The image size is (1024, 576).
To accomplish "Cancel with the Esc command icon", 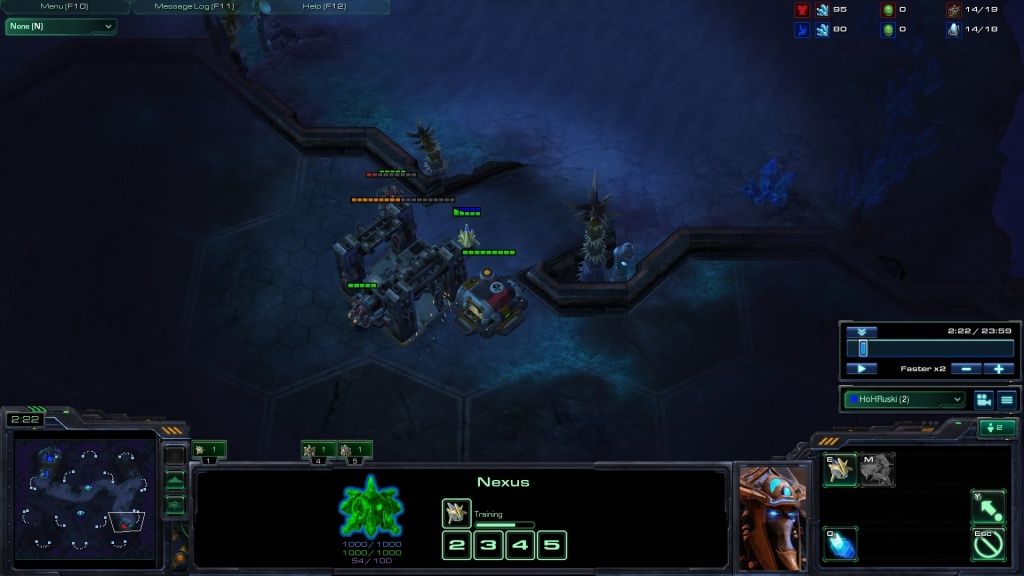I will [988, 543].
